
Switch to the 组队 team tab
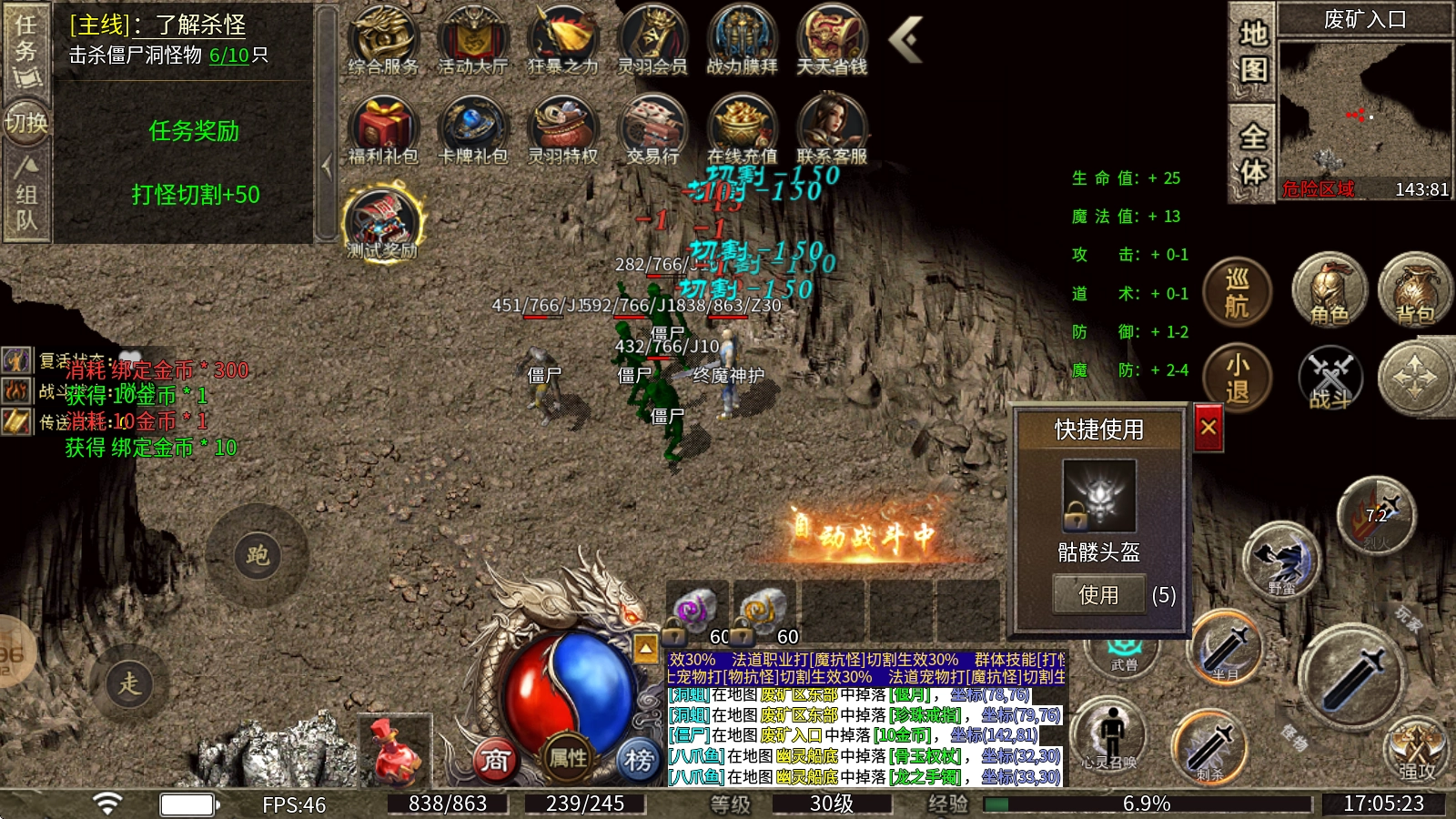click(26, 194)
